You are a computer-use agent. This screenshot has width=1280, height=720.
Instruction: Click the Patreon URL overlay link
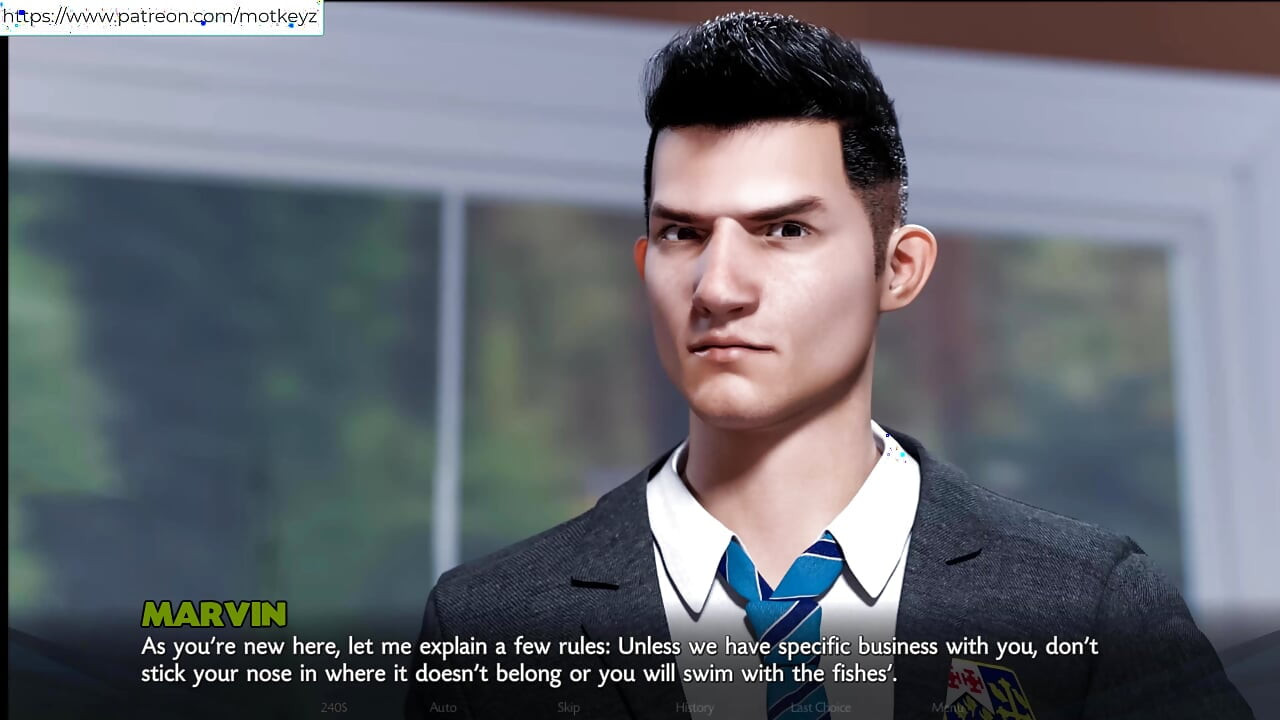[160, 17]
